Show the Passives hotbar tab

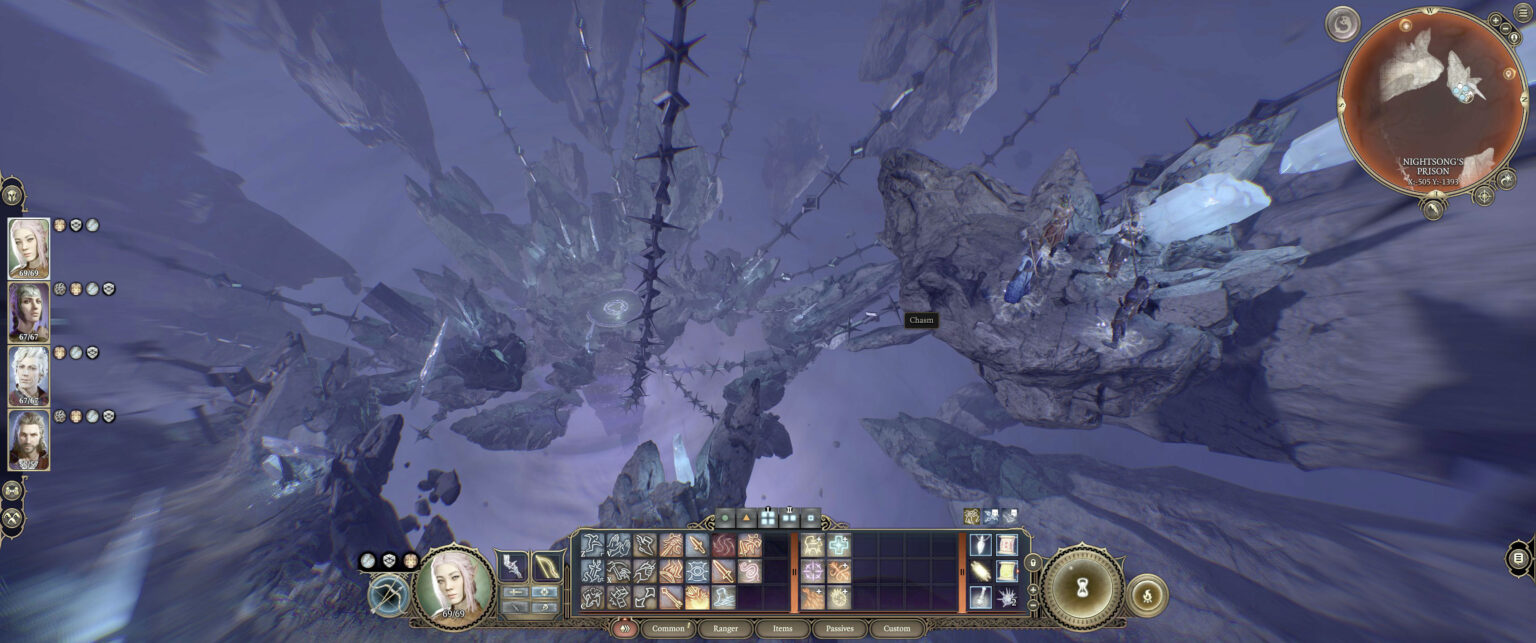839,629
